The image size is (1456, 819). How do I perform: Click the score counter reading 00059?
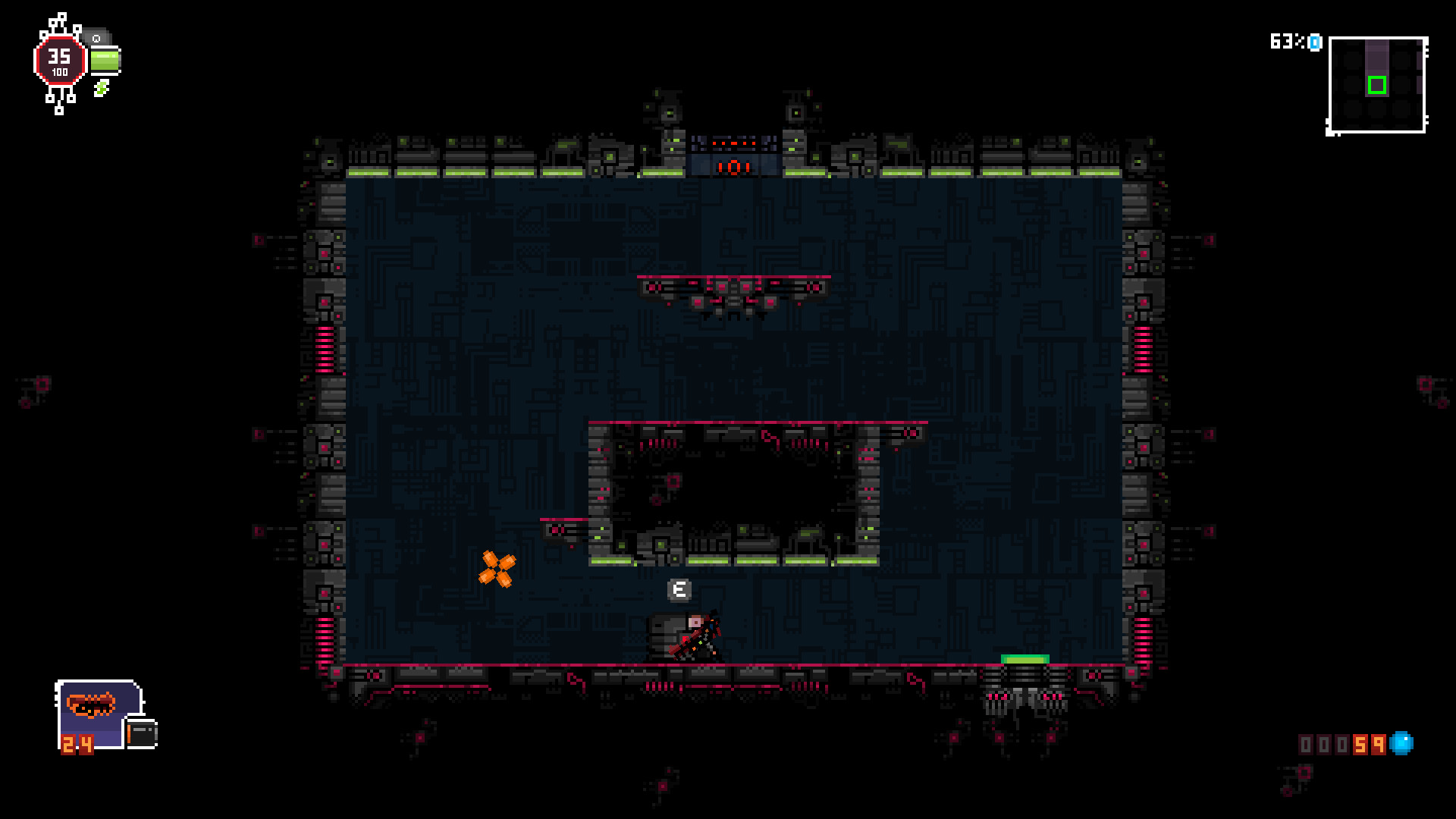click(x=1342, y=745)
